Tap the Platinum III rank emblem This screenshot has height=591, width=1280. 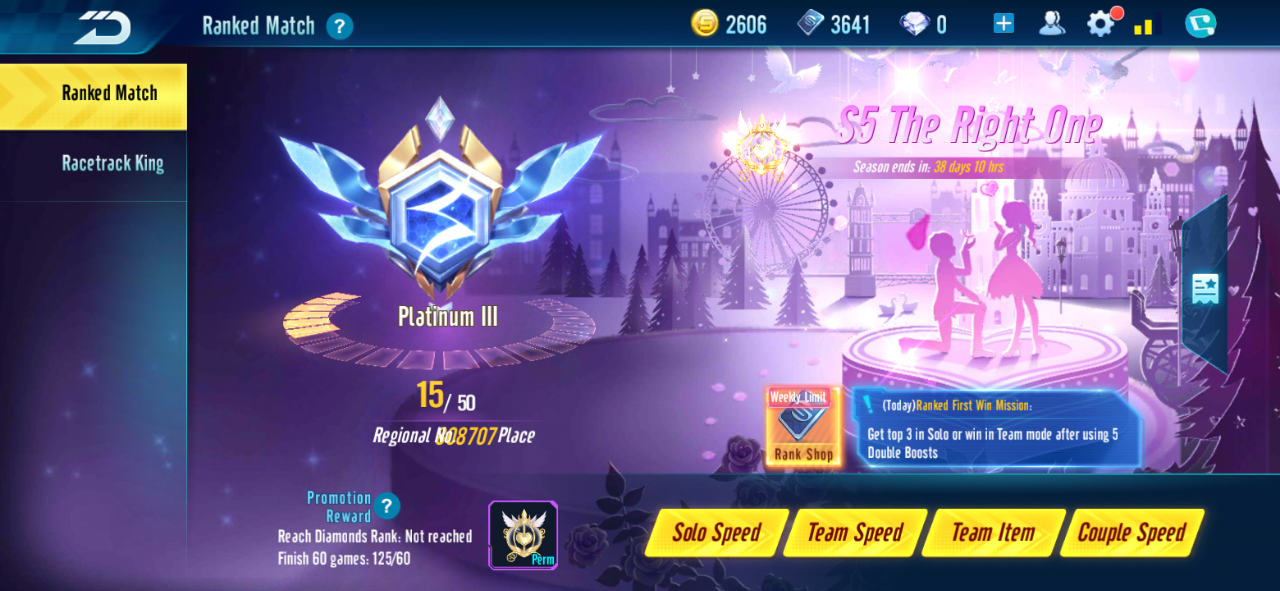(440, 210)
